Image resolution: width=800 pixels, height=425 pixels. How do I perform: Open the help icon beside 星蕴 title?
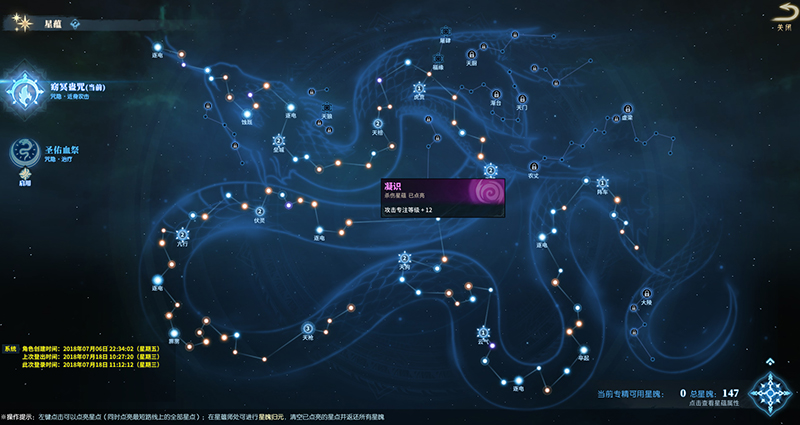click(75, 23)
